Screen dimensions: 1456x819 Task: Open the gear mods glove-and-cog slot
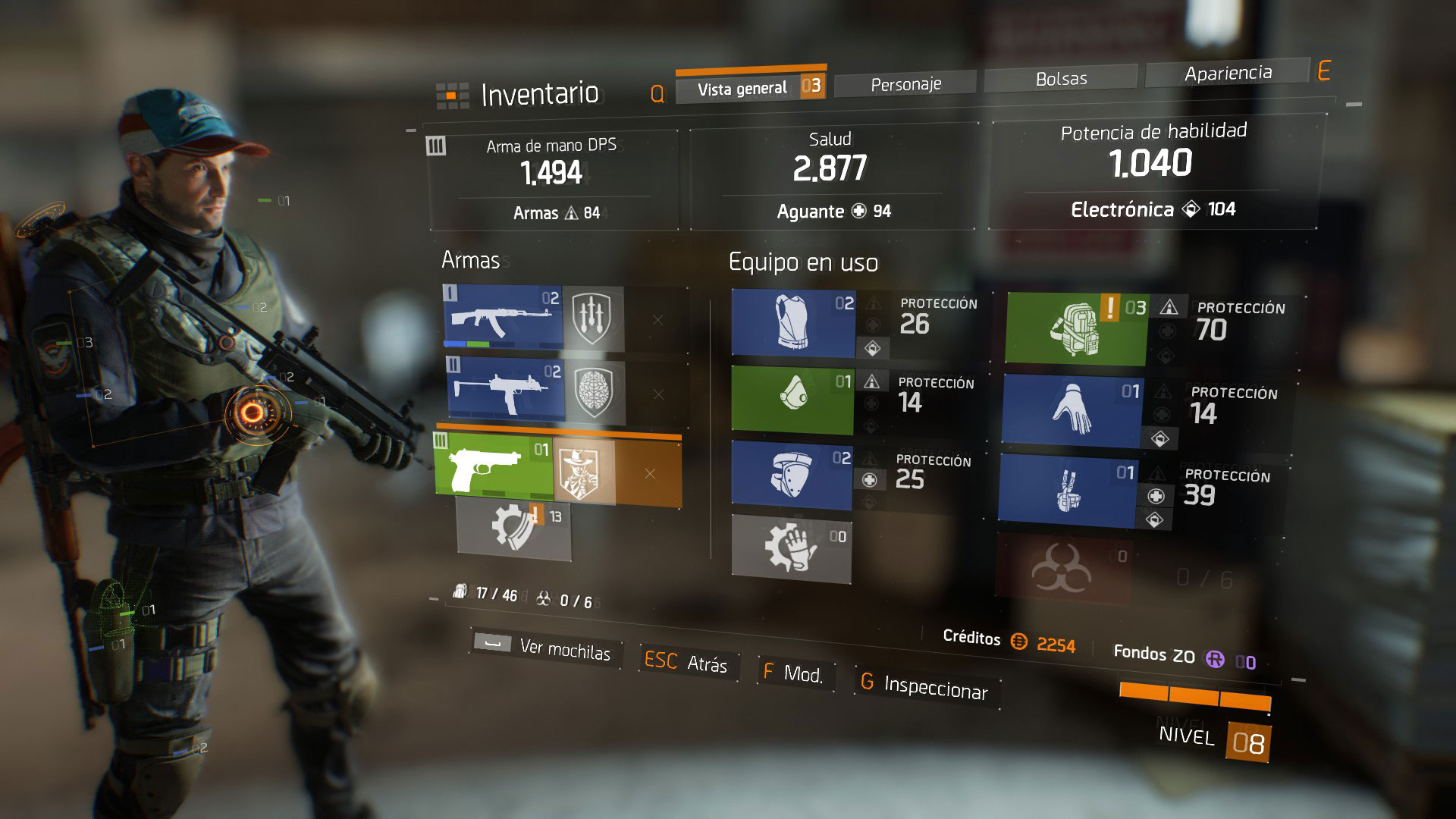click(791, 548)
